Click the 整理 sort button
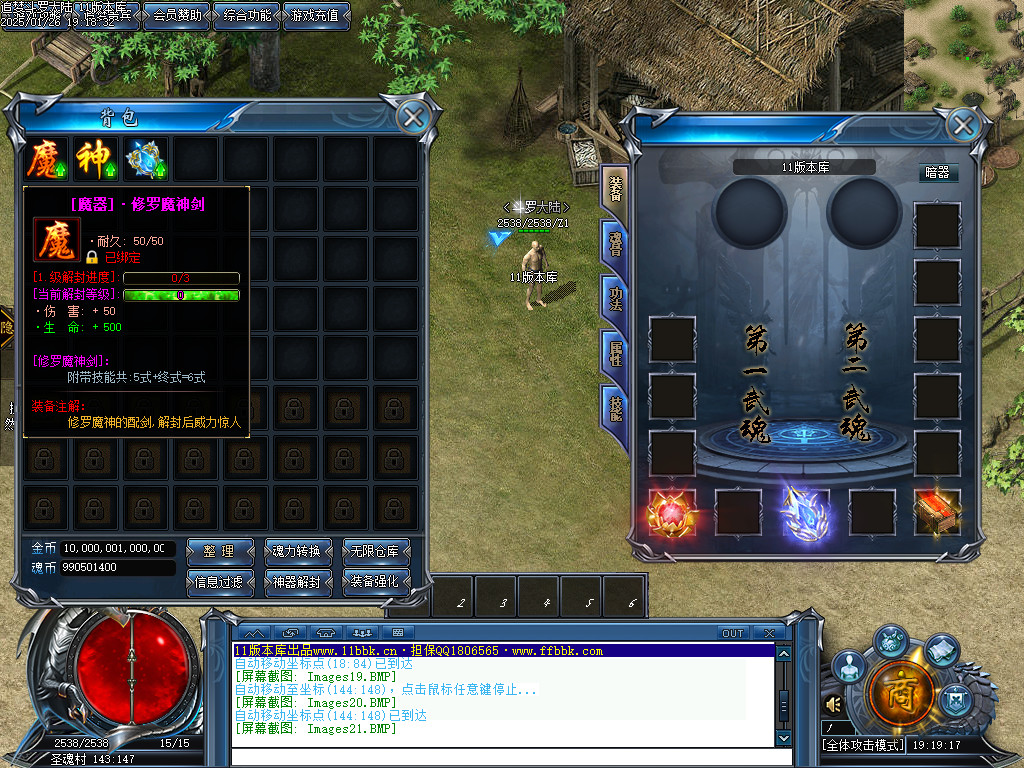1024x768 pixels. (x=219, y=551)
